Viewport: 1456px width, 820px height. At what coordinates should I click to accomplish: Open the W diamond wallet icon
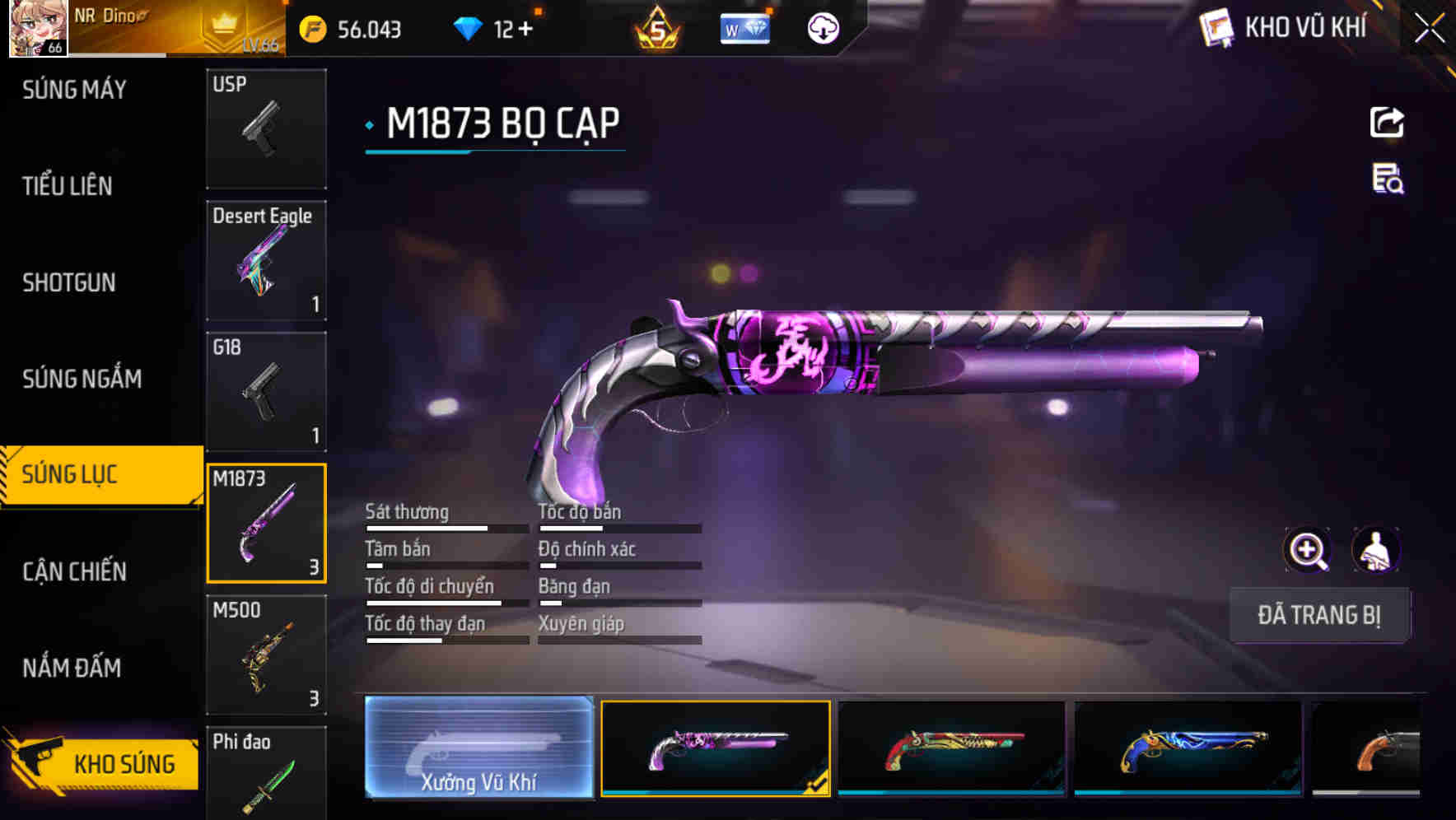pos(745,27)
